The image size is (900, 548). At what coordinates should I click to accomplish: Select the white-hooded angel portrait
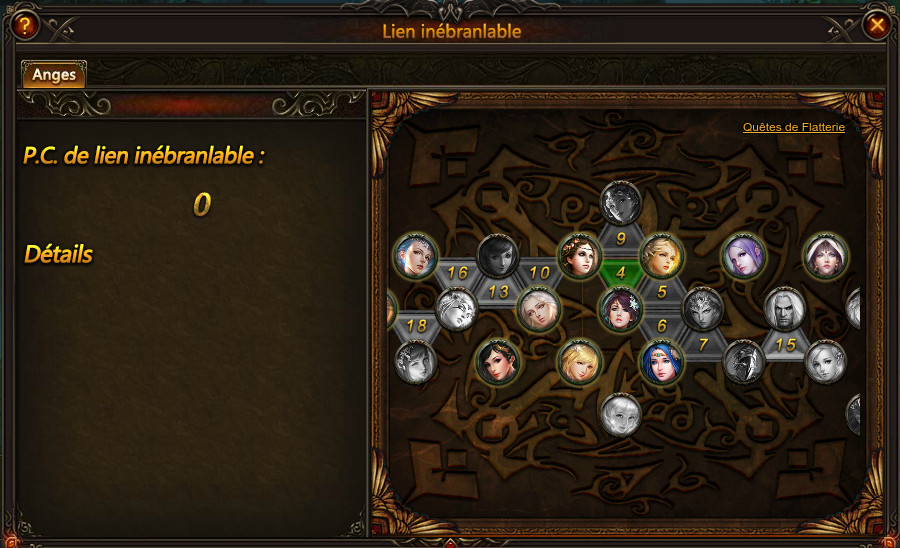pos(826,256)
